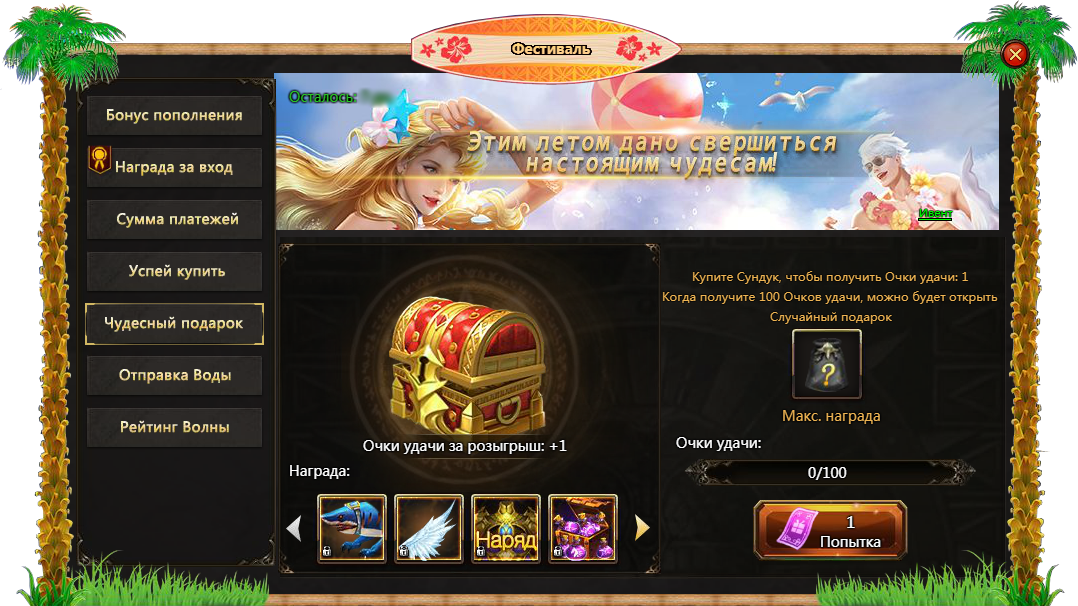Select the blue shark reward slot
The image size is (1078, 606).
tap(352, 529)
